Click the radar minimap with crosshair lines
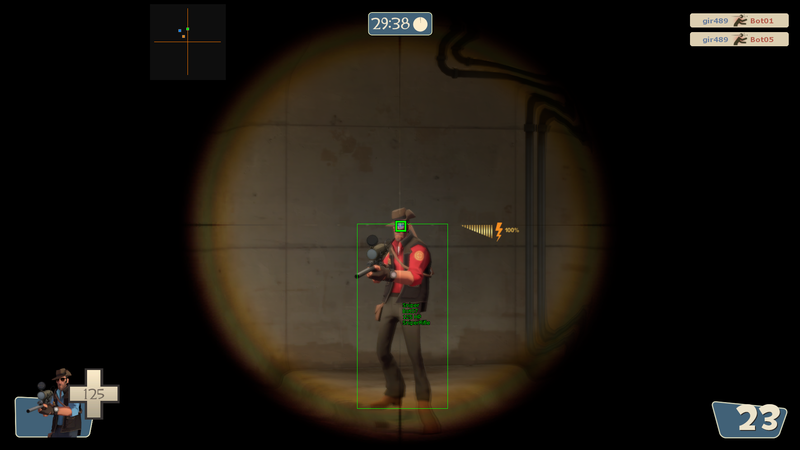The height and width of the screenshot is (450, 800). pyautogui.click(x=188, y=42)
